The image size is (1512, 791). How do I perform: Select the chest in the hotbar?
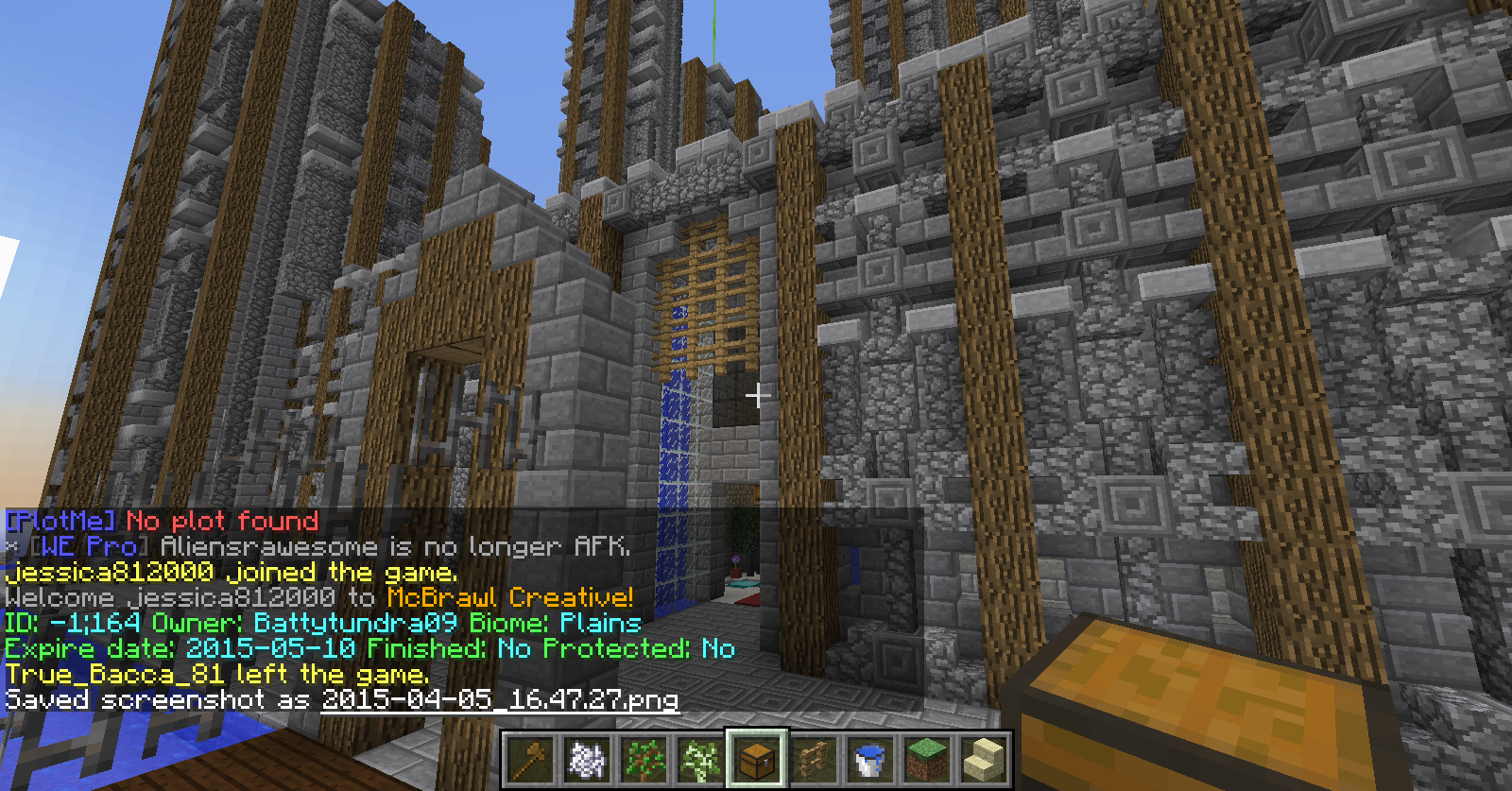click(756, 759)
